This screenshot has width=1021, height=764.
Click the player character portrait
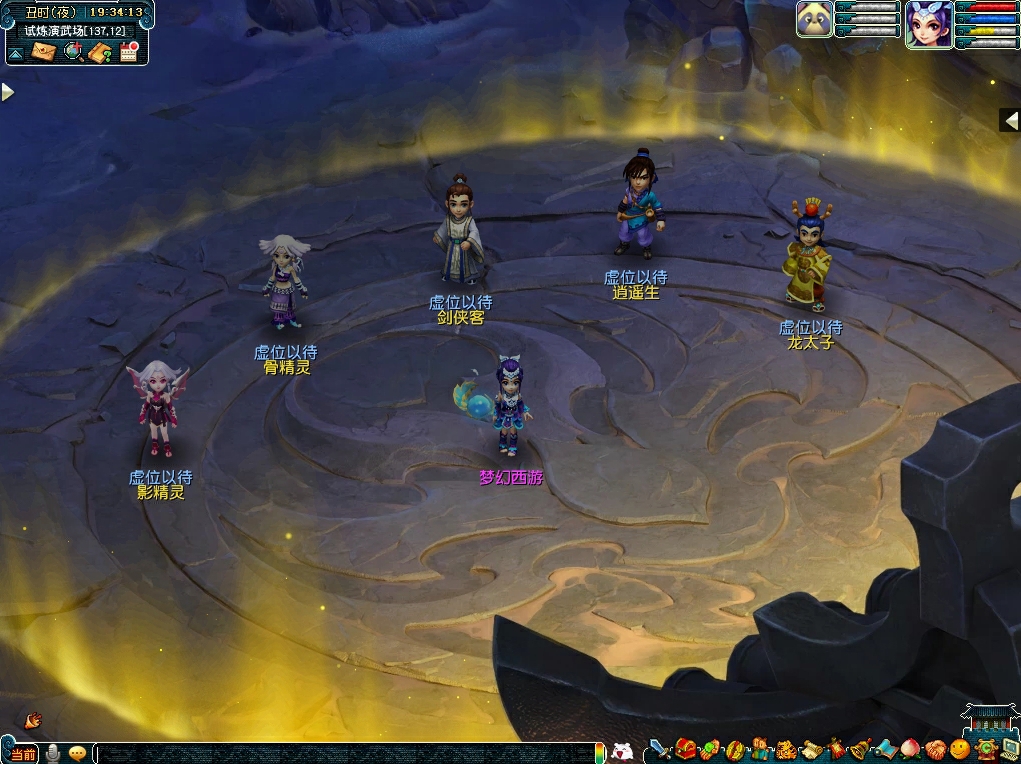coord(928,24)
